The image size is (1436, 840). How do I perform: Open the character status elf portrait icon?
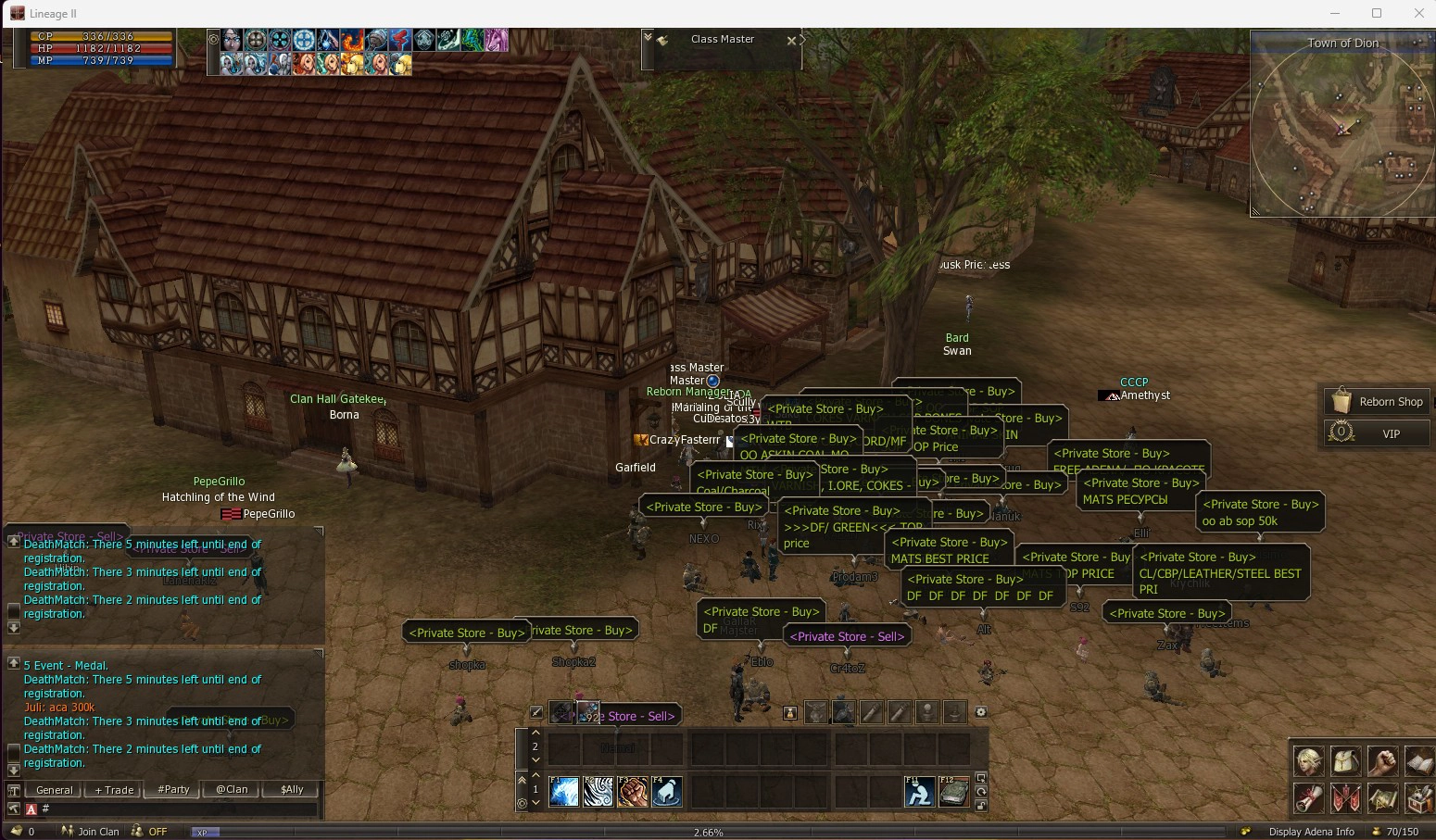[1308, 761]
